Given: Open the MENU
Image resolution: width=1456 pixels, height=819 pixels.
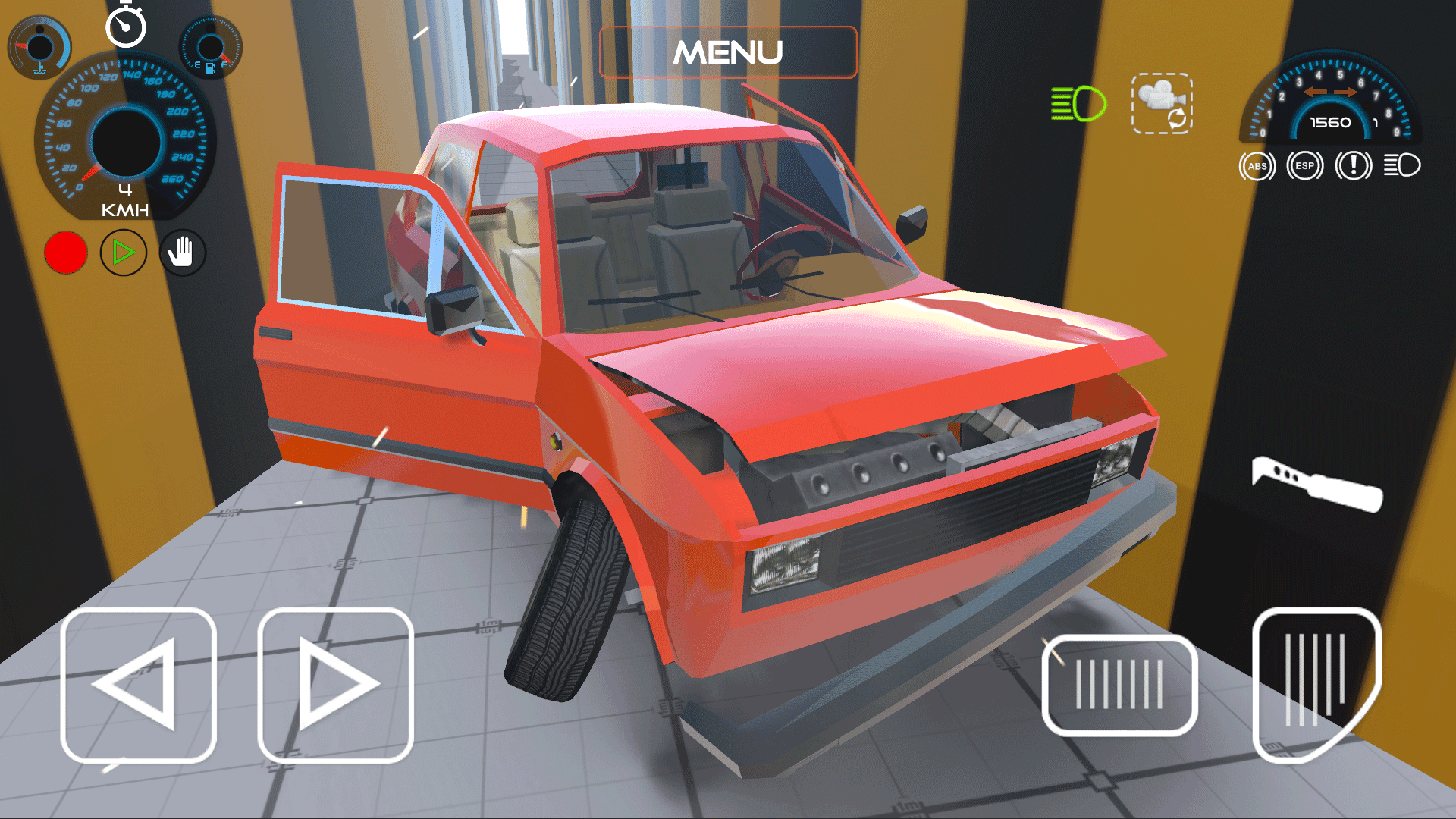Looking at the screenshot, I should point(728,52).
